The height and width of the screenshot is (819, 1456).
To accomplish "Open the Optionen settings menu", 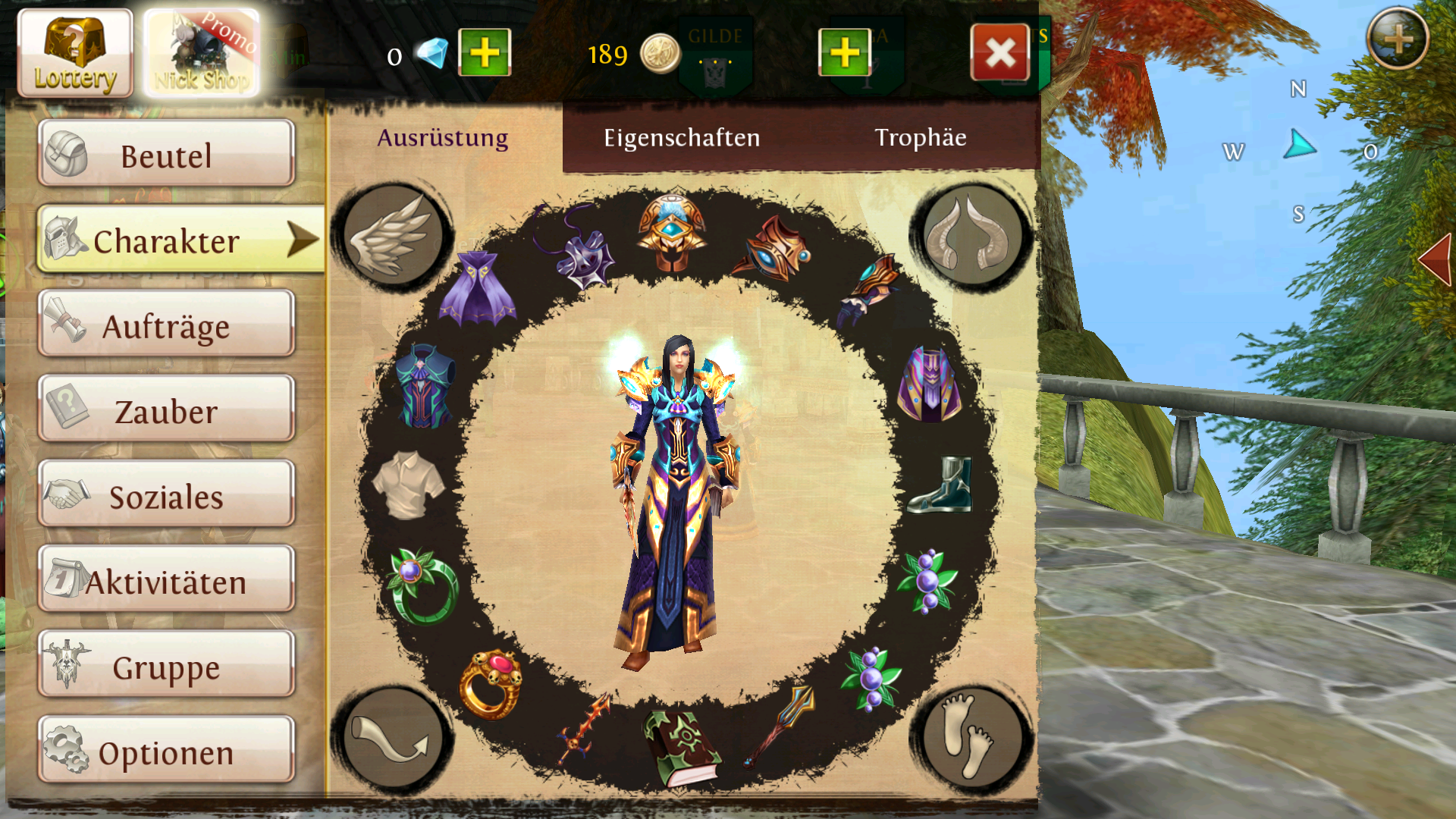I will (x=166, y=752).
